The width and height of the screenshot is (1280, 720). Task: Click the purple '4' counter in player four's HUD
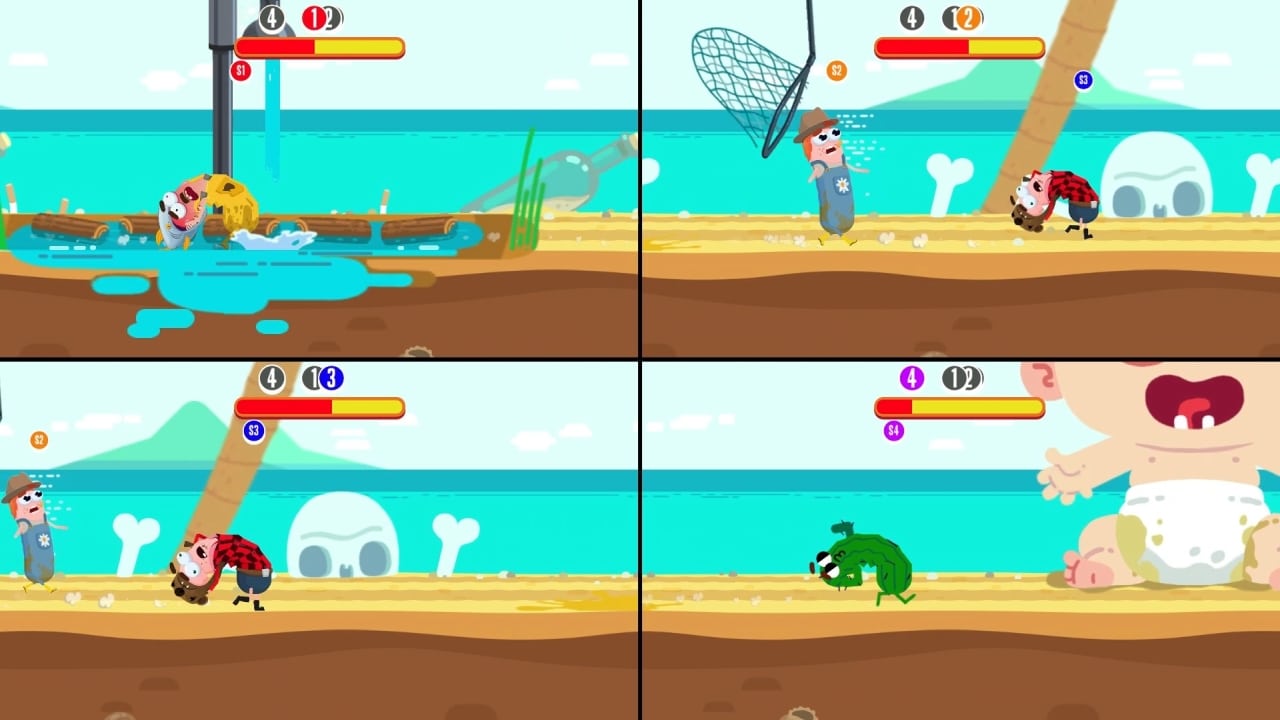[x=911, y=379]
